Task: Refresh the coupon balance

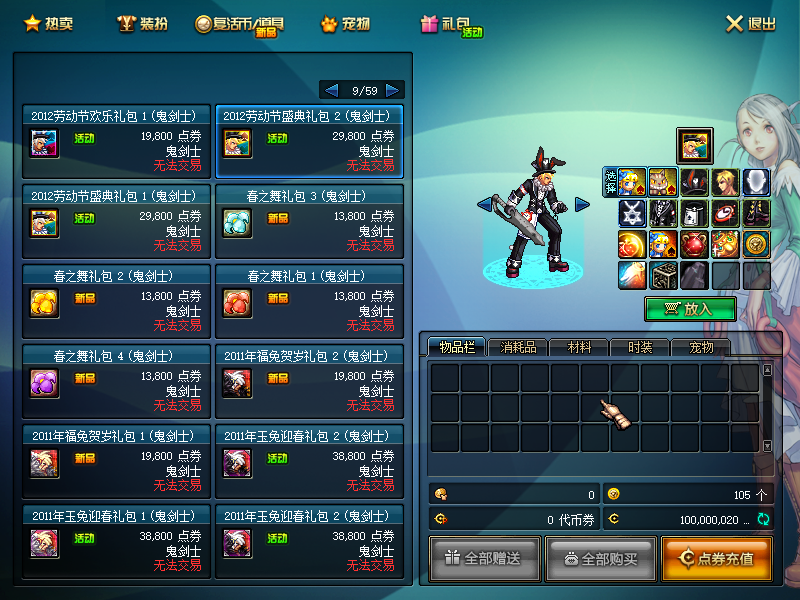Action: pos(764,519)
